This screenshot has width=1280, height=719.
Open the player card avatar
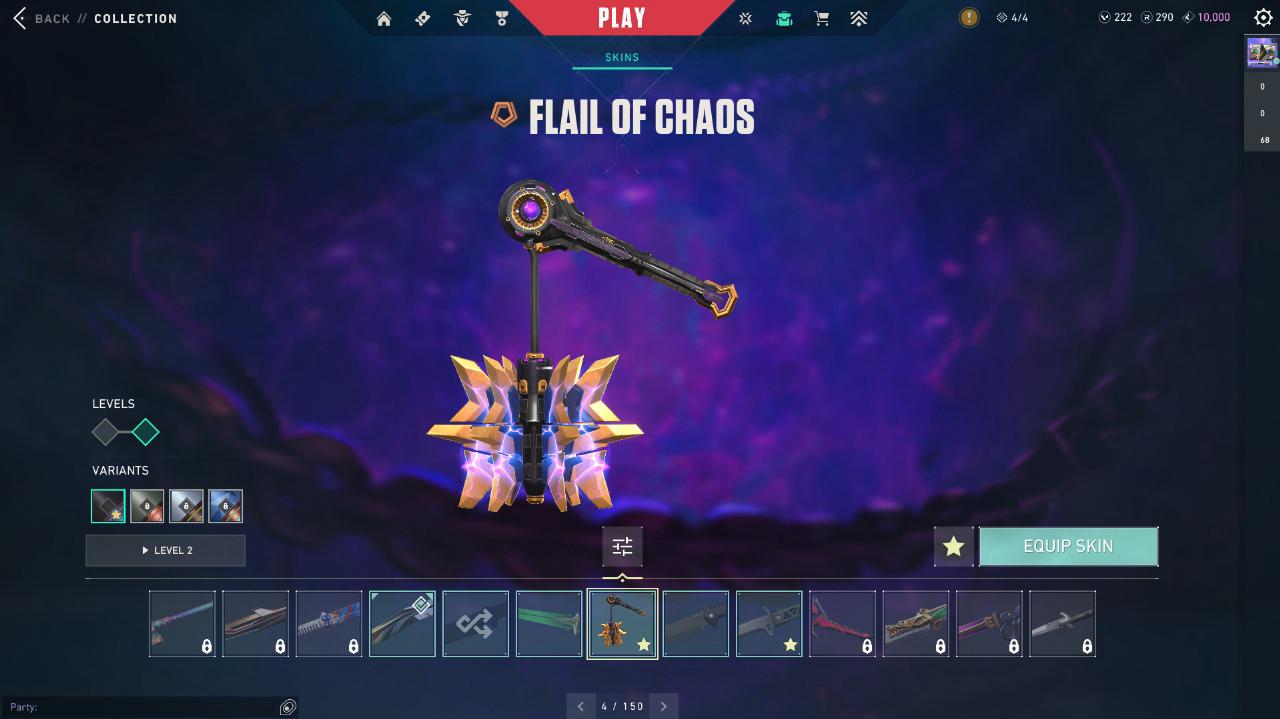(1262, 52)
